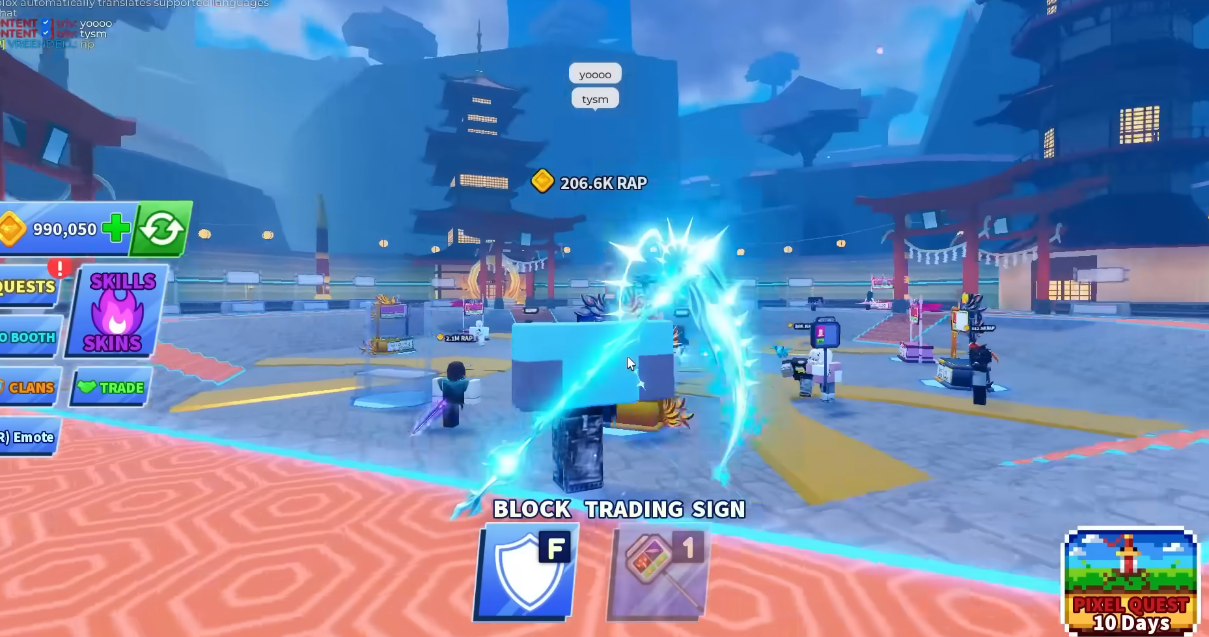Open the Trade menu
The width and height of the screenshot is (1209, 637).
(111, 387)
